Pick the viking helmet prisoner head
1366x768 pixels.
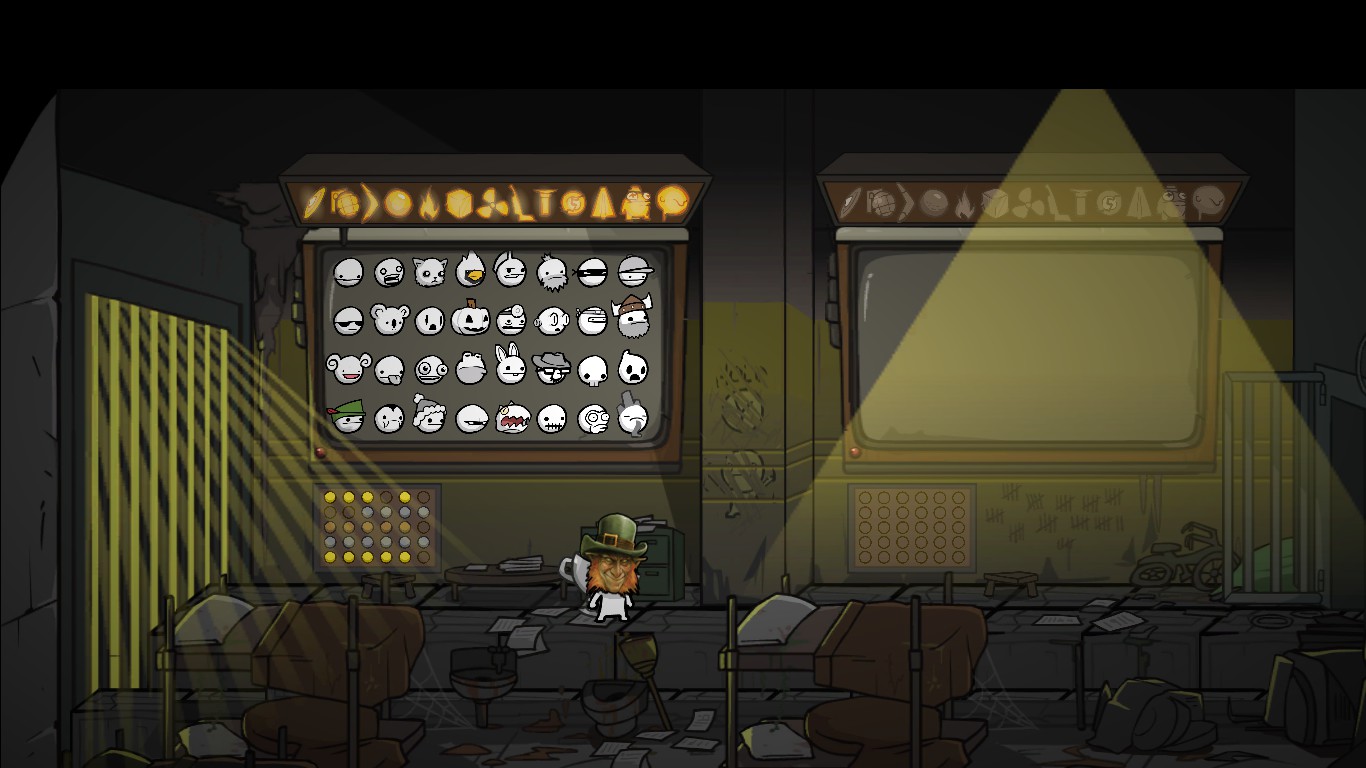632,318
